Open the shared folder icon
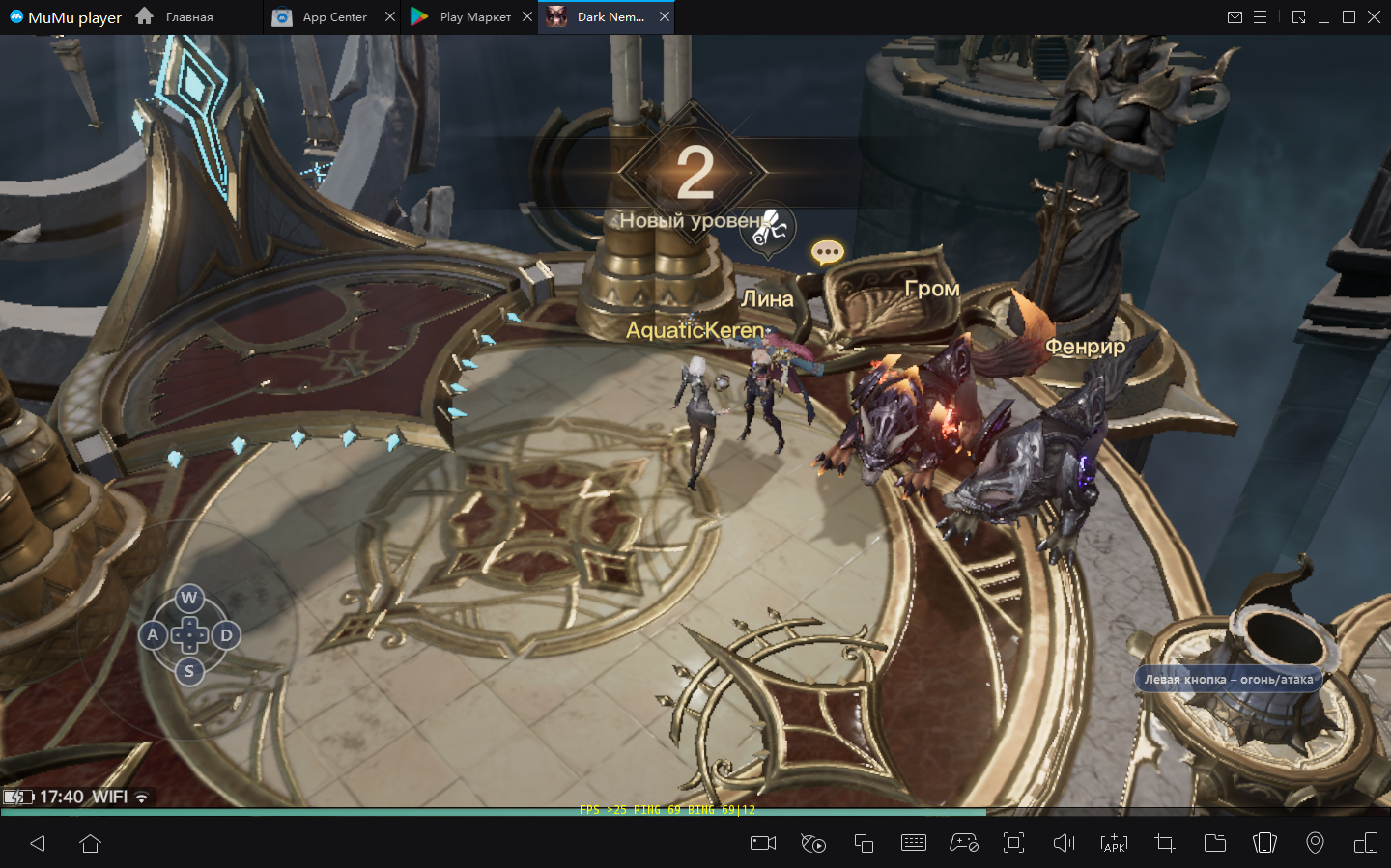The width and height of the screenshot is (1391, 868). [x=1214, y=843]
